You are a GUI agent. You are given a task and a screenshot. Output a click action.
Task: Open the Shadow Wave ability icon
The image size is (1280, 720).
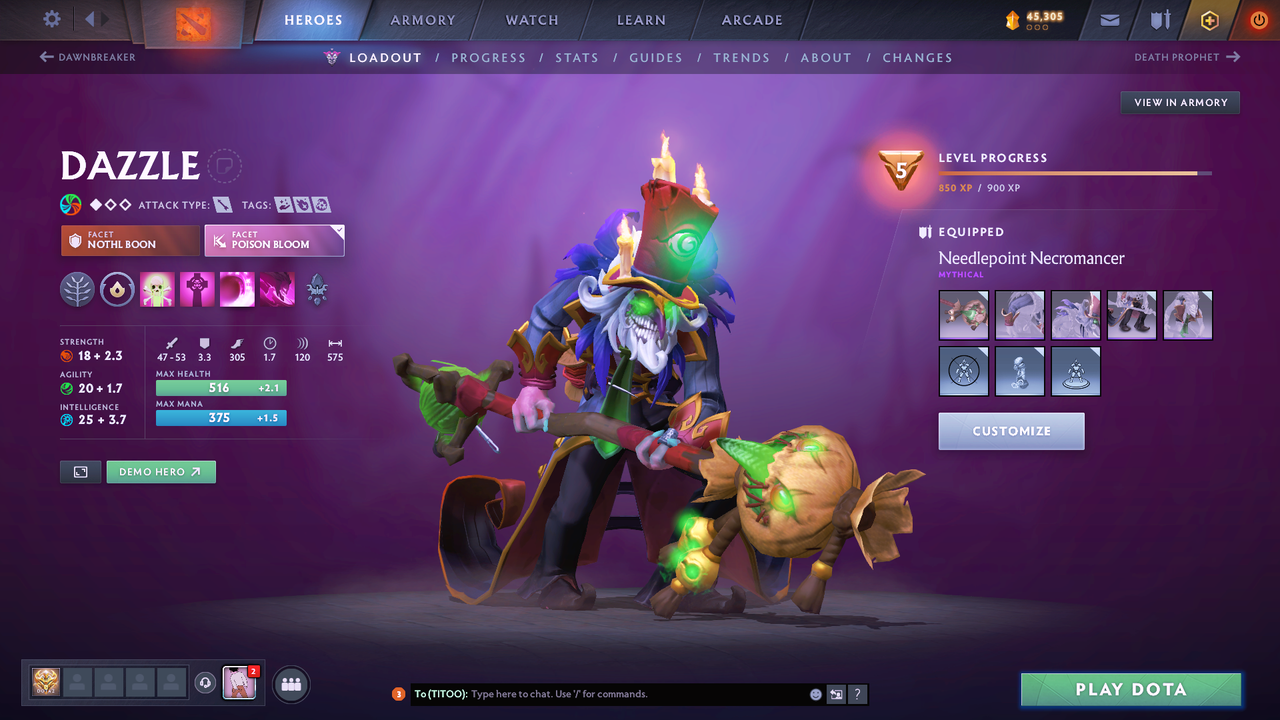[237, 288]
